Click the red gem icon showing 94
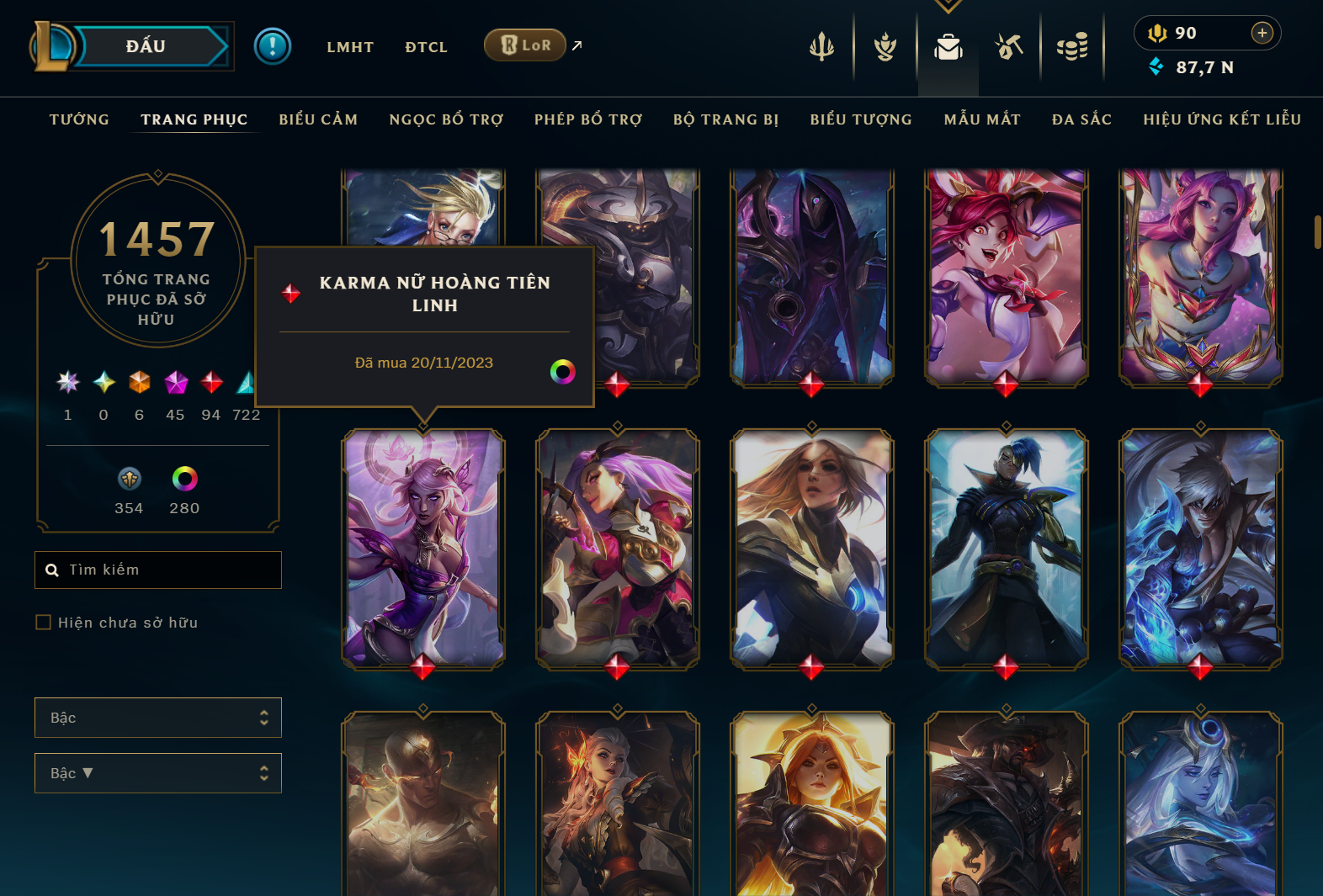 (210, 383)
